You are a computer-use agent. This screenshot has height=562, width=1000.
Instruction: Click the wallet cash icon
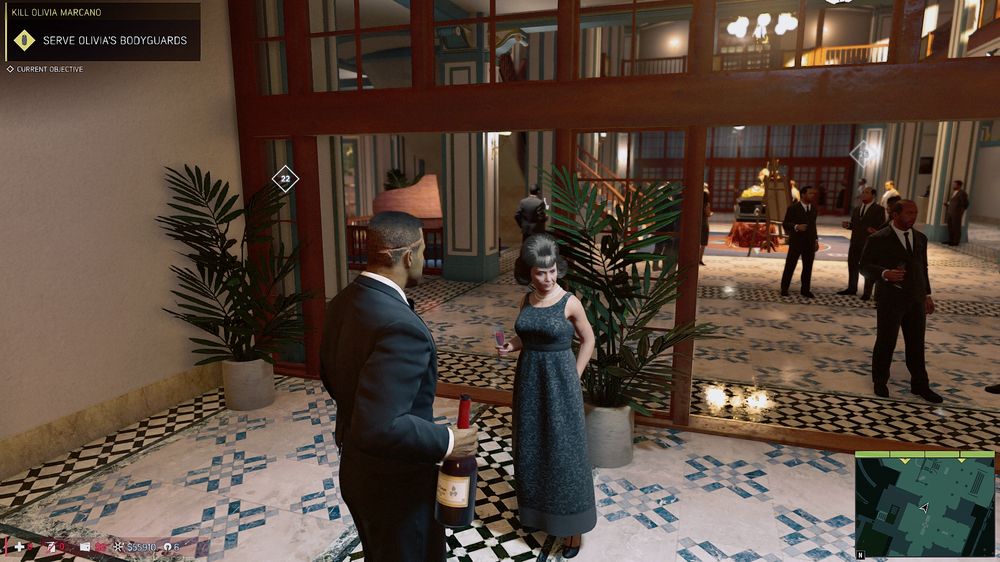click(85, 547)
